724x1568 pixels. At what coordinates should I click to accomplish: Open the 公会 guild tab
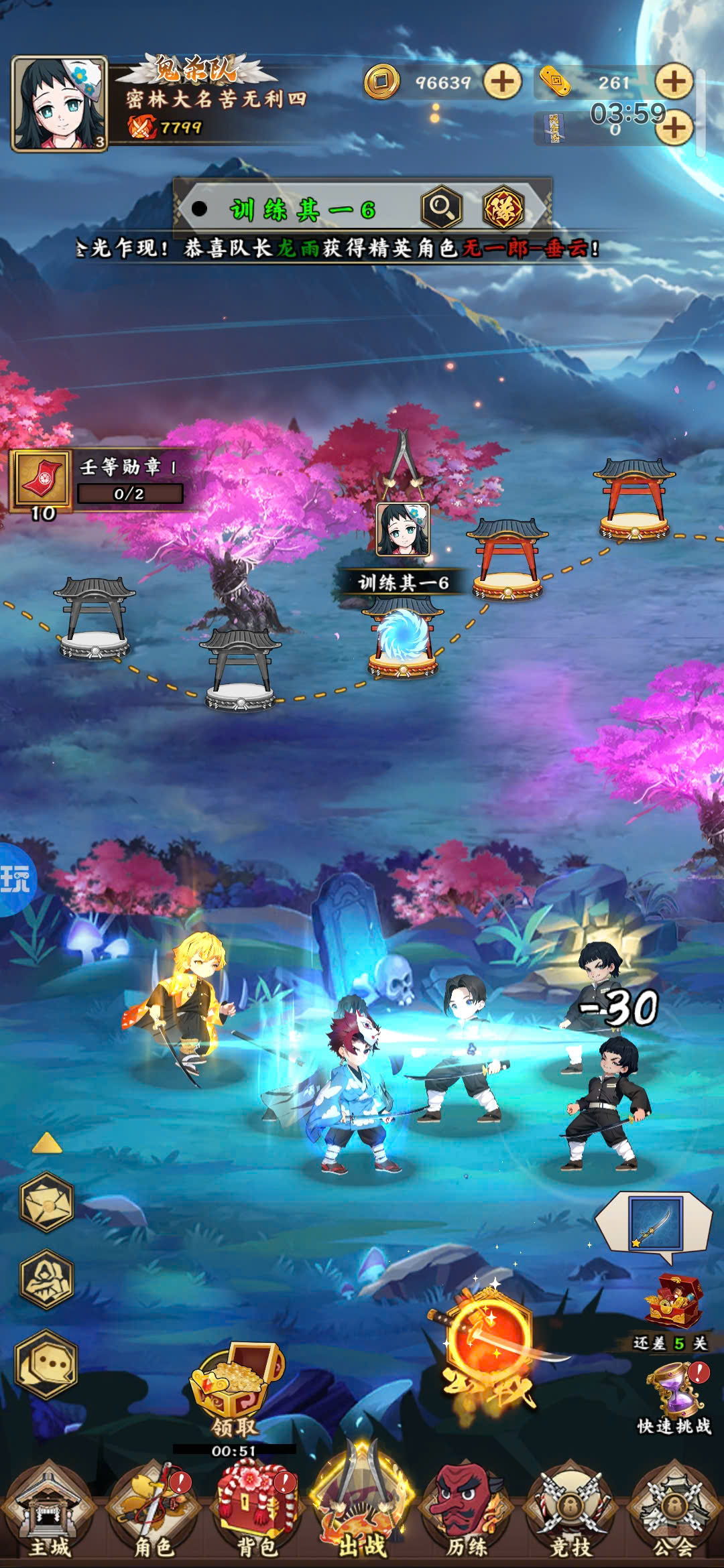tap(674, 1514)
